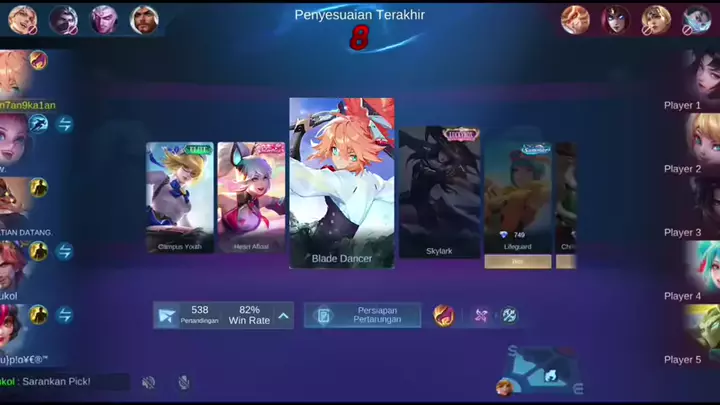Open the pink pinwheel emblem icon
This screenshot has height=405, width=720.
click(481, 315)
